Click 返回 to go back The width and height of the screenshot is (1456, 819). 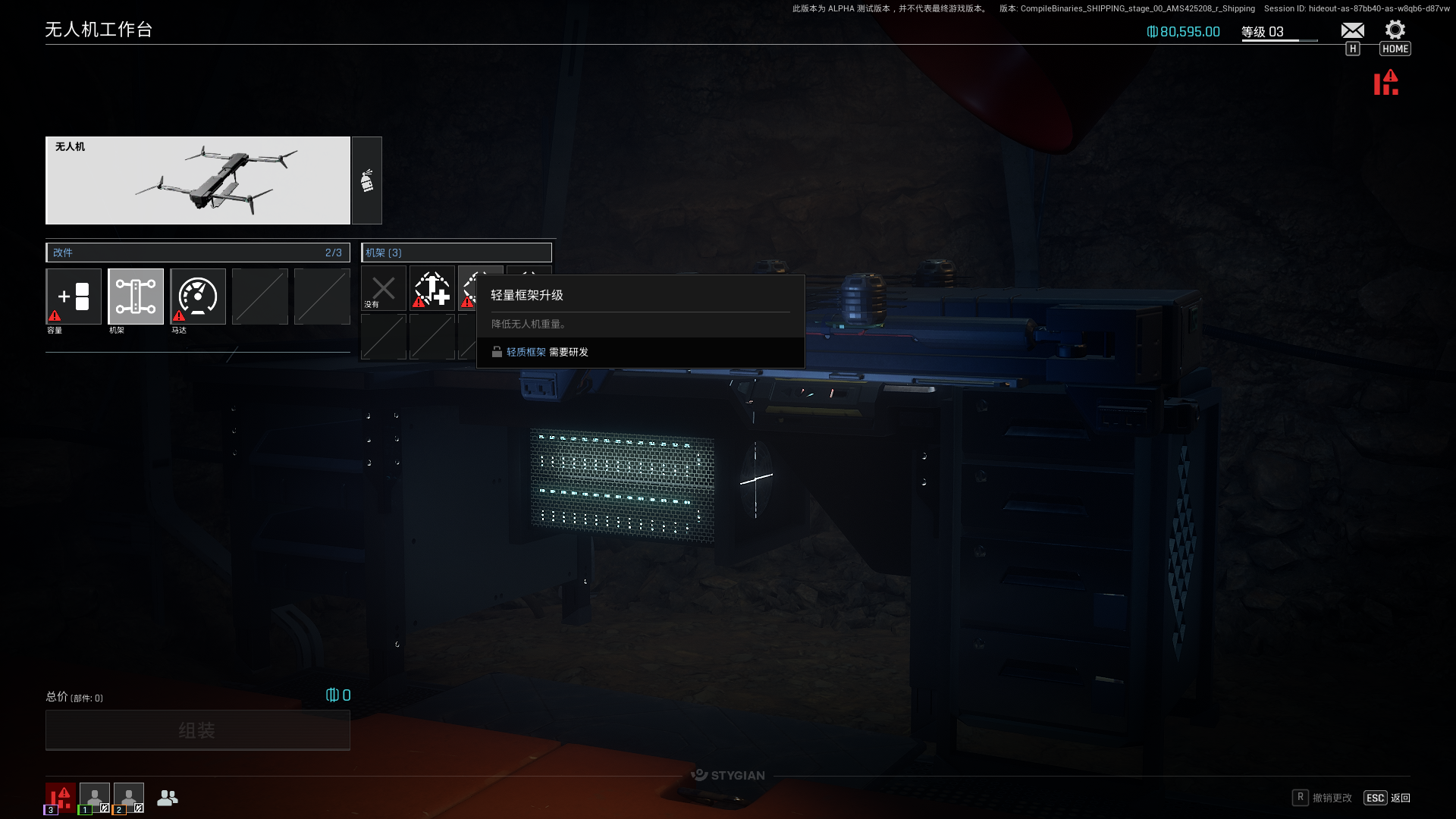1400,798
